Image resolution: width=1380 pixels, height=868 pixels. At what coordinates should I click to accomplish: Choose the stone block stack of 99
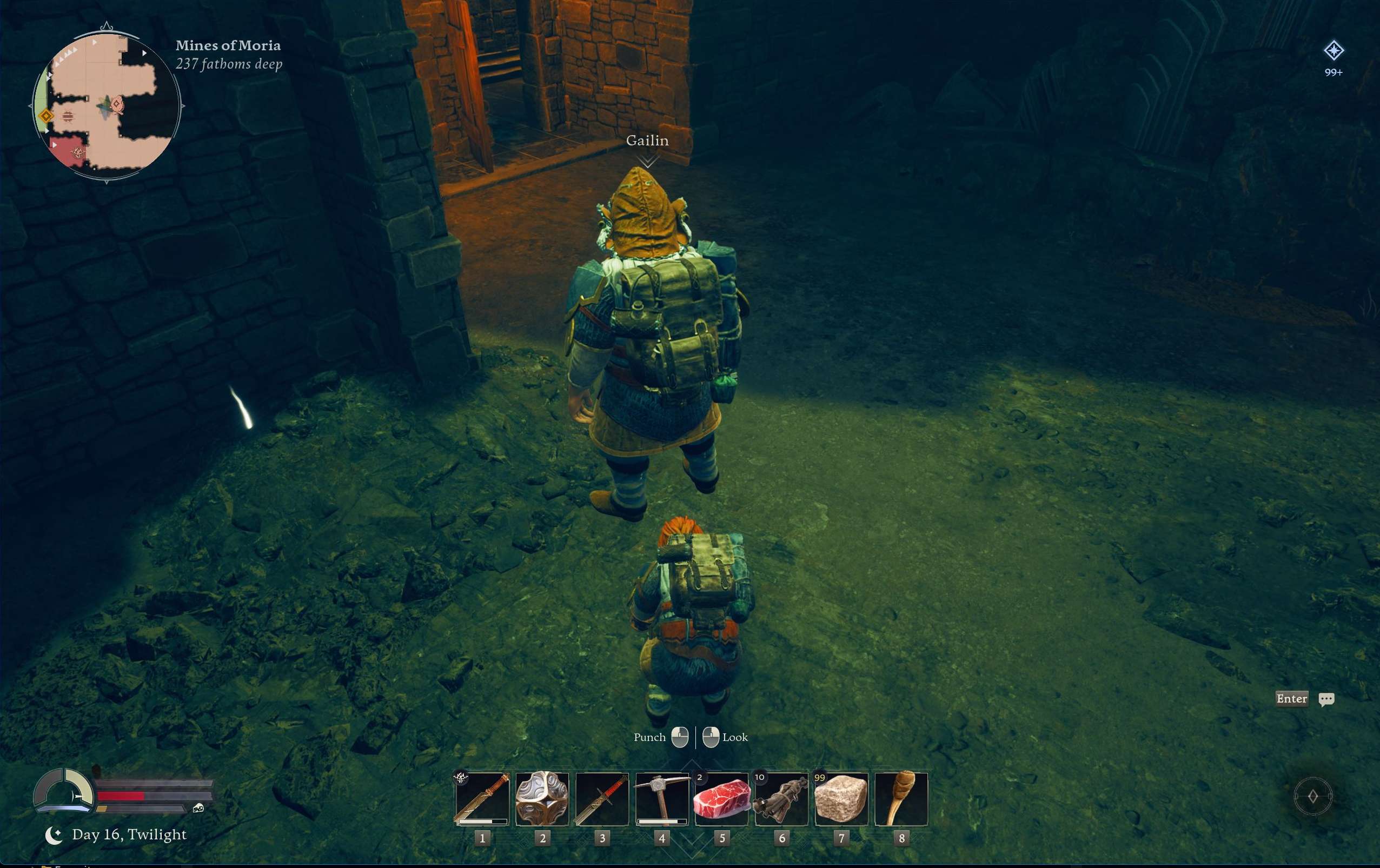pos(841,799)
